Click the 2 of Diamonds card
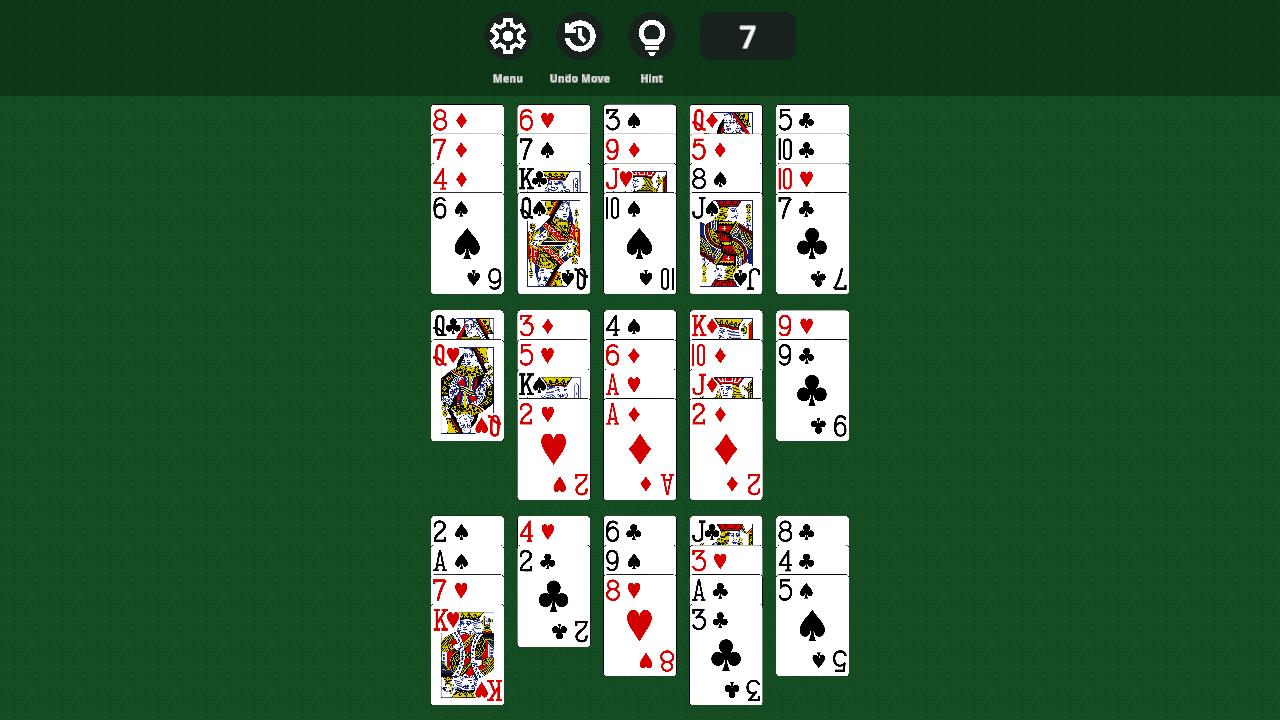 pos(725,450)
